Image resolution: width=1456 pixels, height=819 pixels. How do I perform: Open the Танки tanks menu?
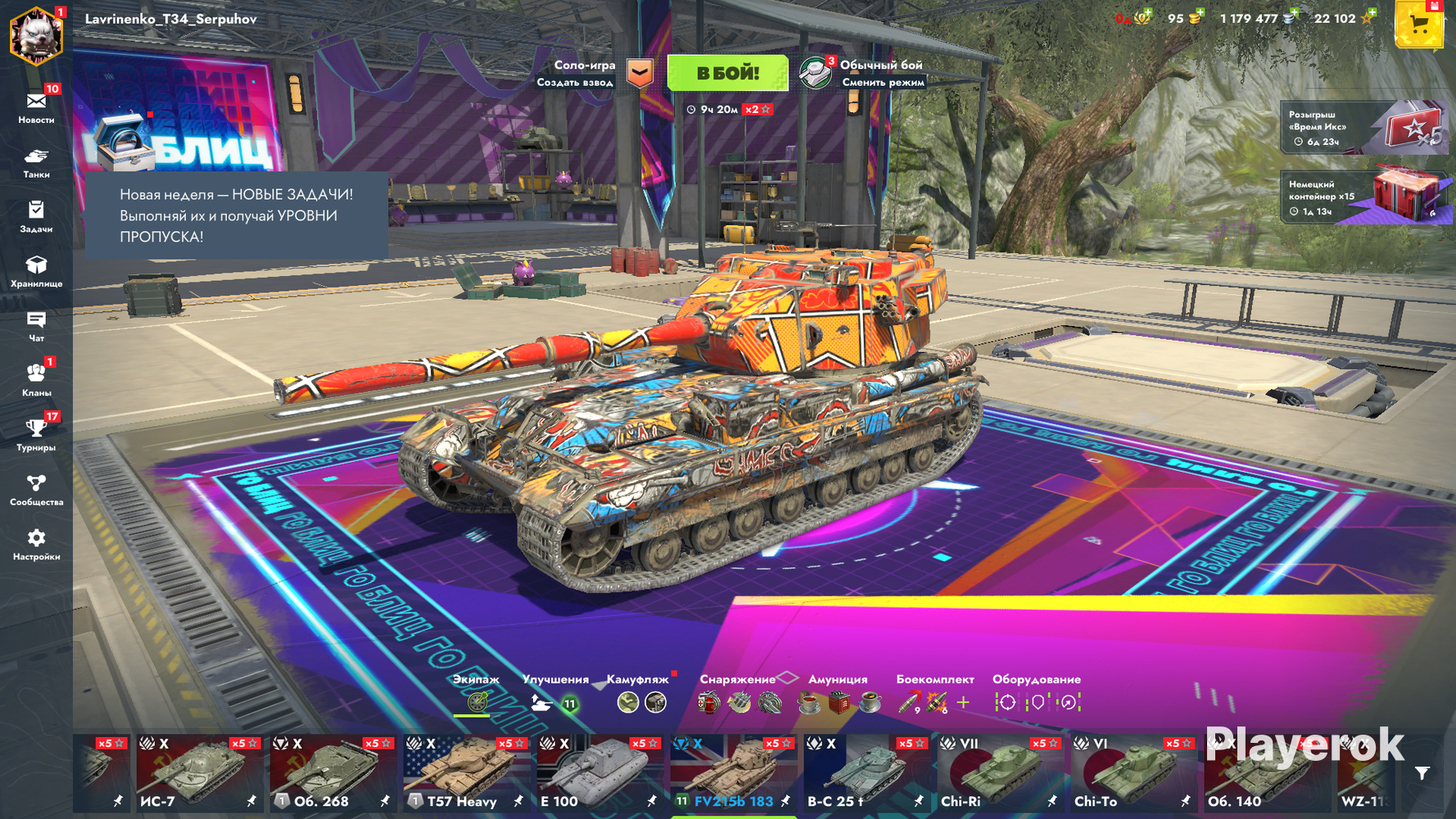(x=36, y=162)
